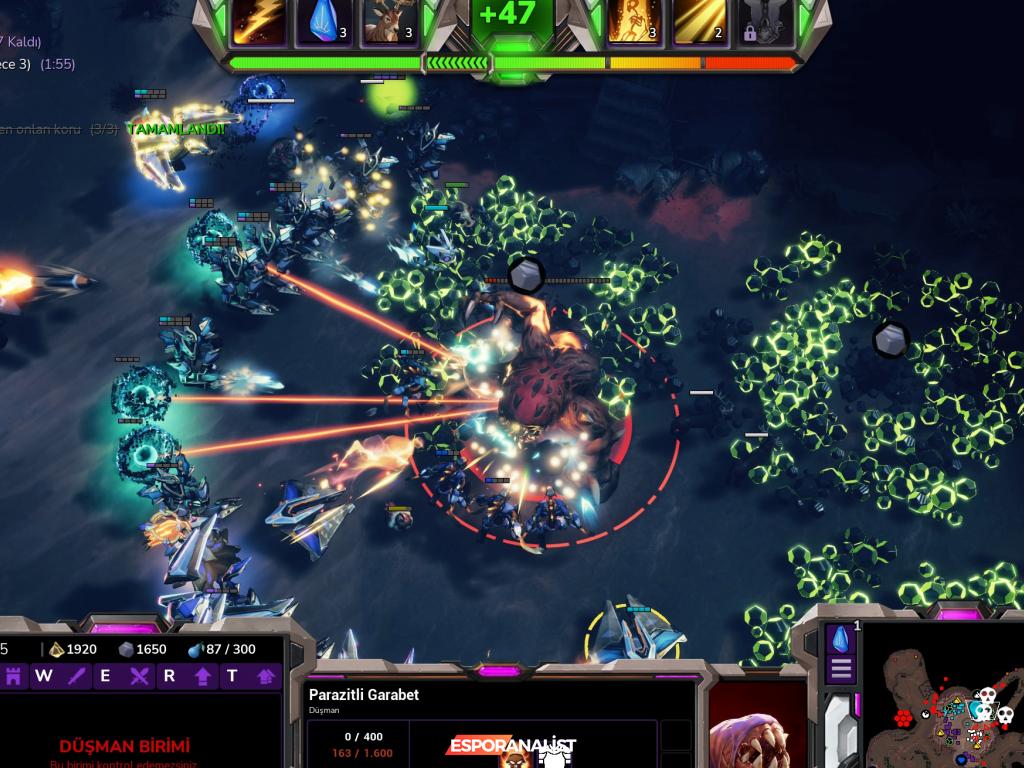
Task: Open the castle icon tab
Action: tap(14, 676)
